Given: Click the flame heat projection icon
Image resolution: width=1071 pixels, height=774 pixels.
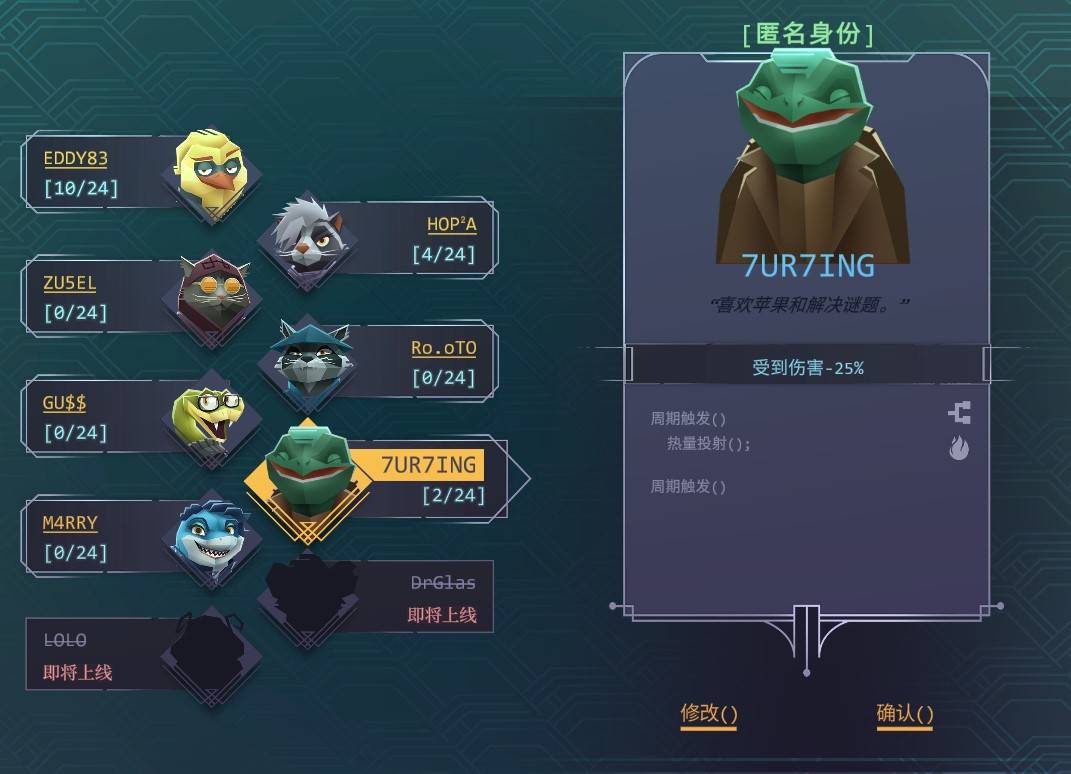Looking at the screenshot, I should (959, 449).
